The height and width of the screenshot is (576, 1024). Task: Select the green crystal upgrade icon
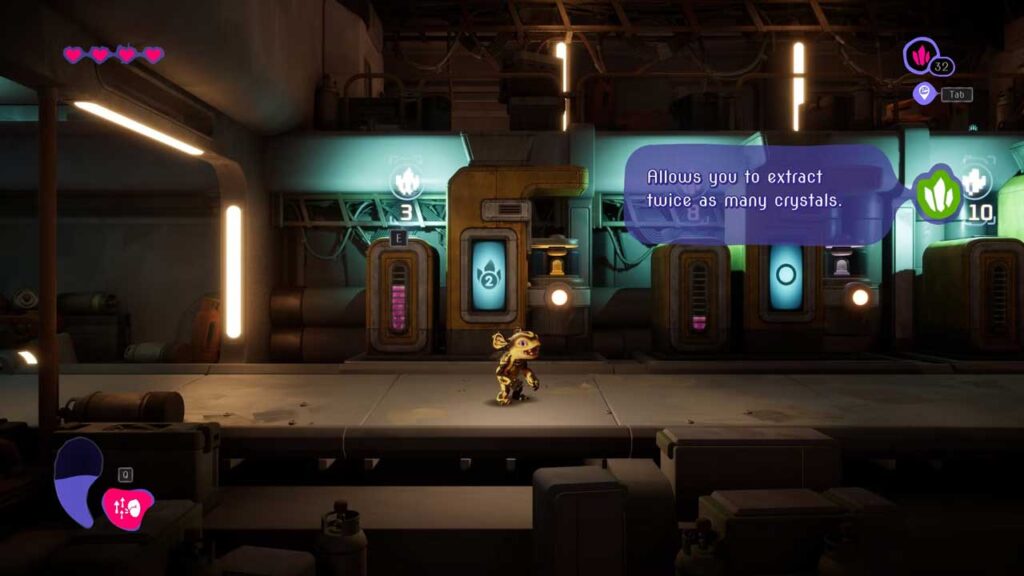pyautogui.click(x=938, y=195)
